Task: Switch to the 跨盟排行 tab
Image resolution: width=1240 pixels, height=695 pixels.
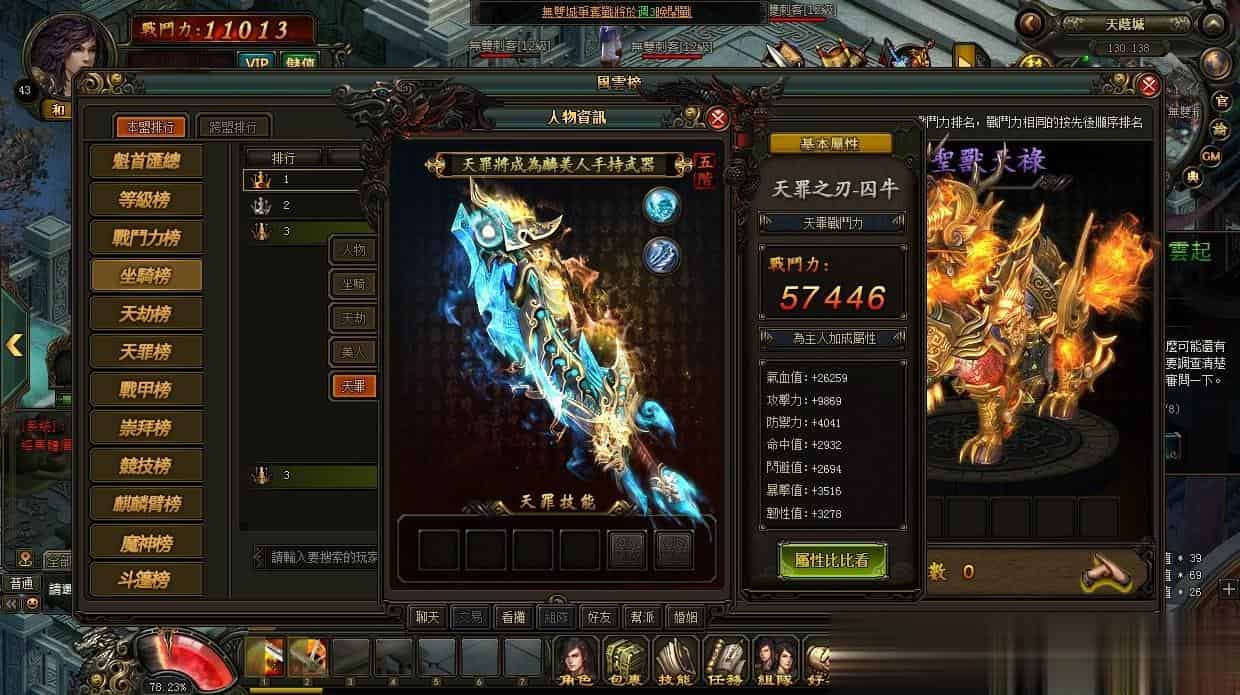Action: pyautogui.click(x=233, y=127)
